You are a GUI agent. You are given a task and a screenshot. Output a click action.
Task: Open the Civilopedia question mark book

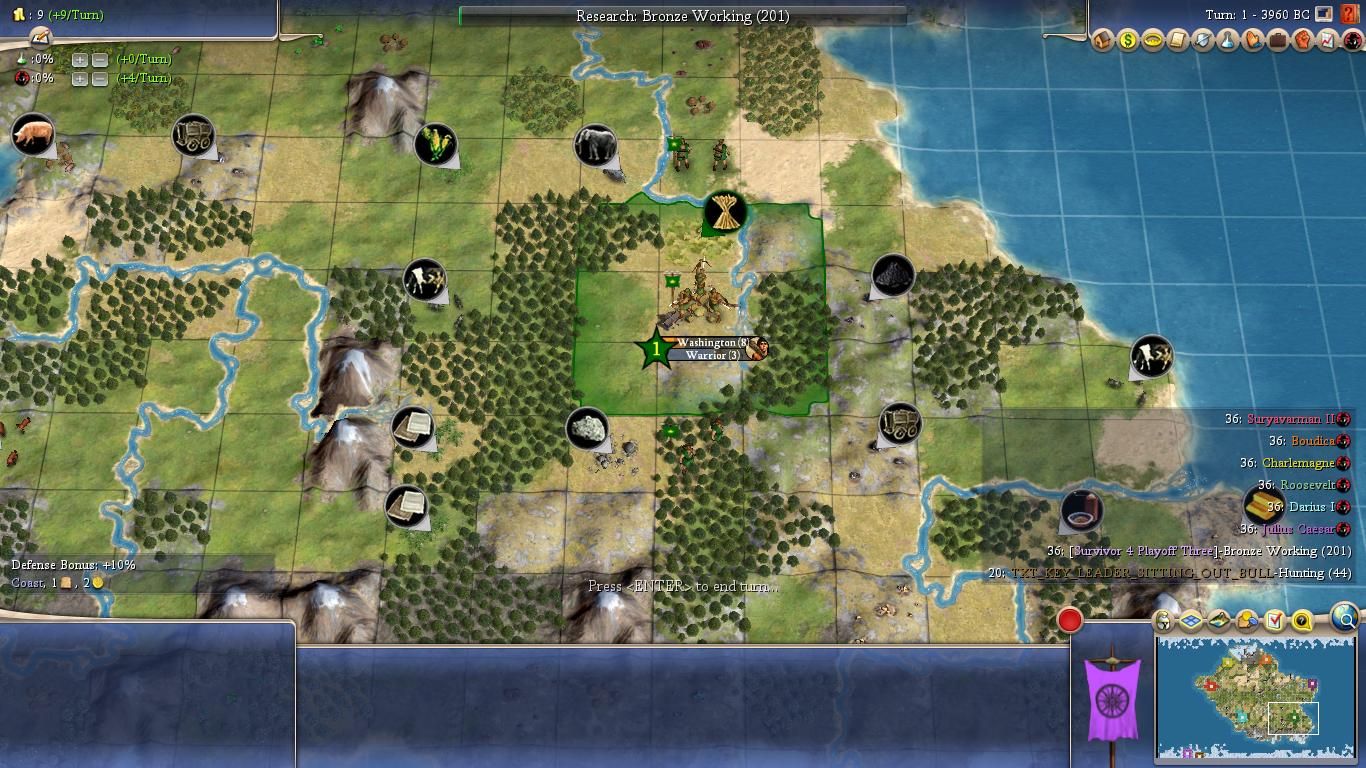coord(1349,15)
